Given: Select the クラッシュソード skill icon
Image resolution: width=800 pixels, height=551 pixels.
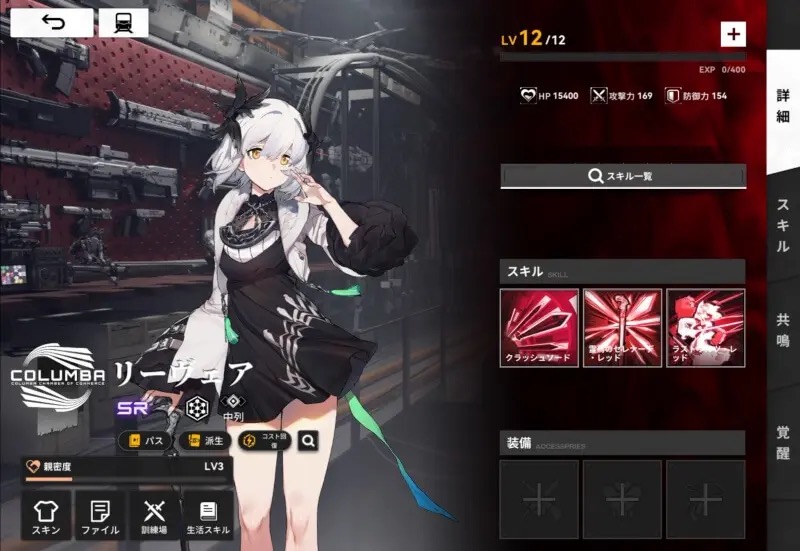Looking at the screenshot, I should (539, 328).
